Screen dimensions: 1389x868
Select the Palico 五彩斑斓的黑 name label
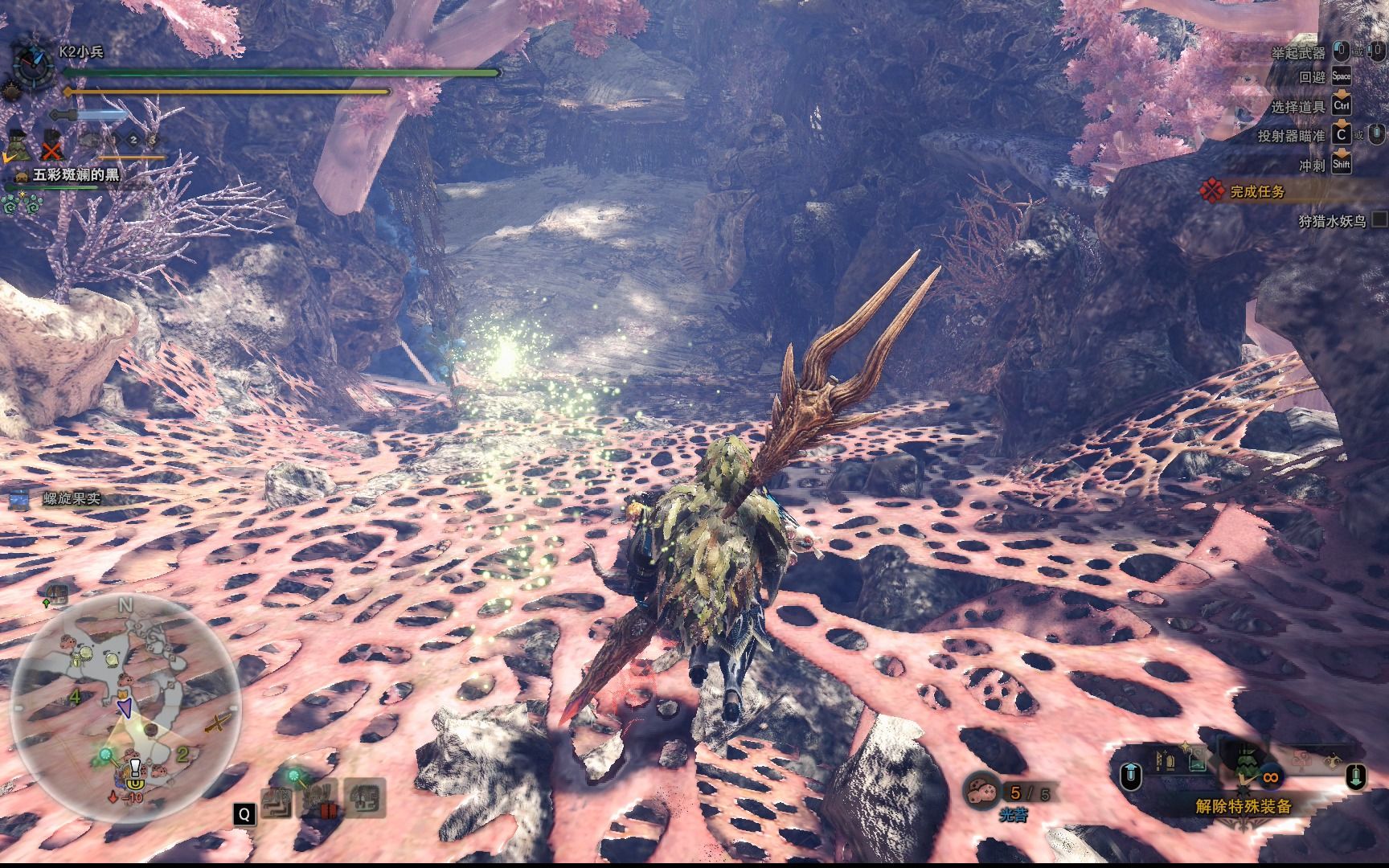pos(76,174)
